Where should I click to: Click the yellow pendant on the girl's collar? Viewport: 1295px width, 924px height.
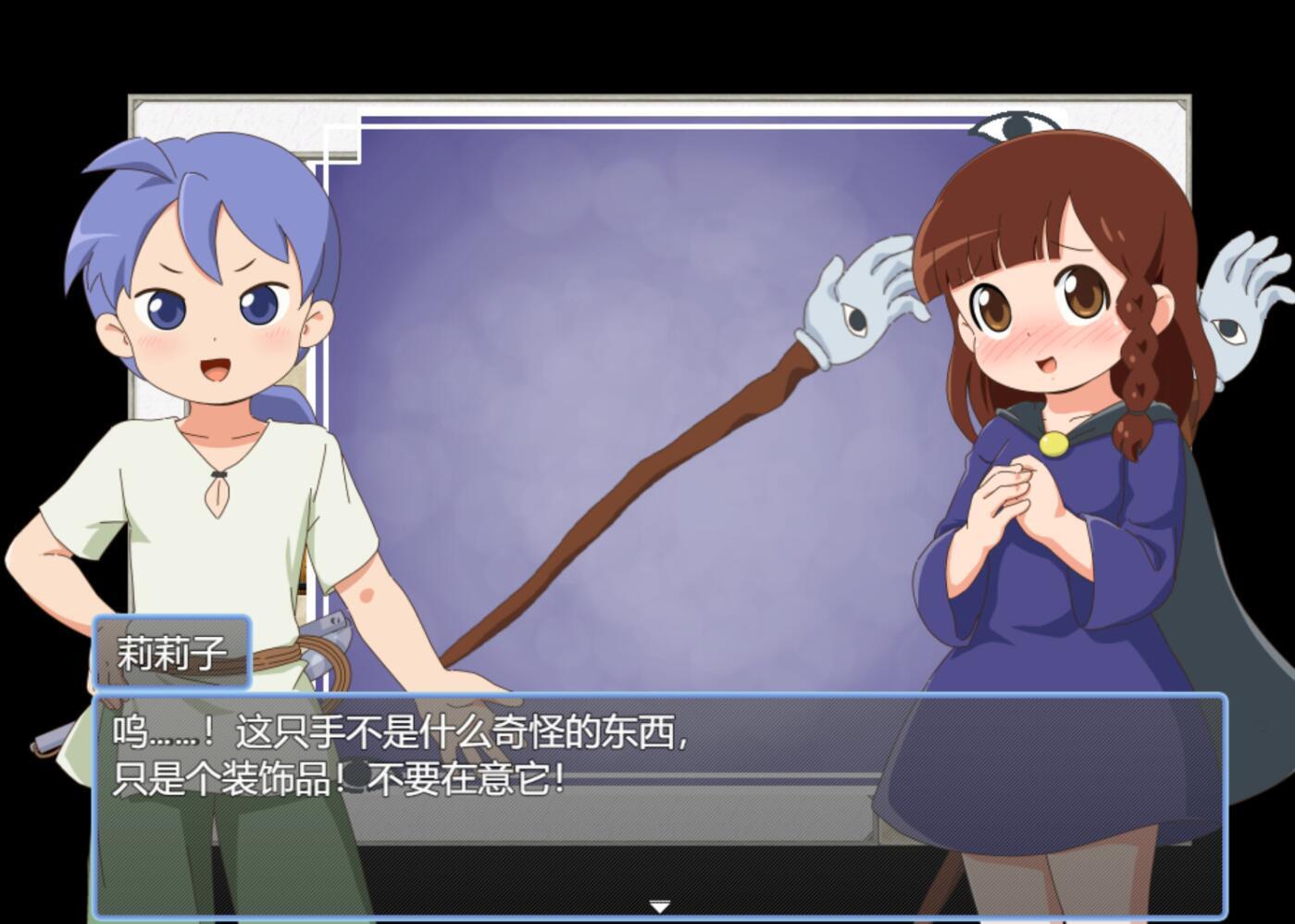[1055, 443]
